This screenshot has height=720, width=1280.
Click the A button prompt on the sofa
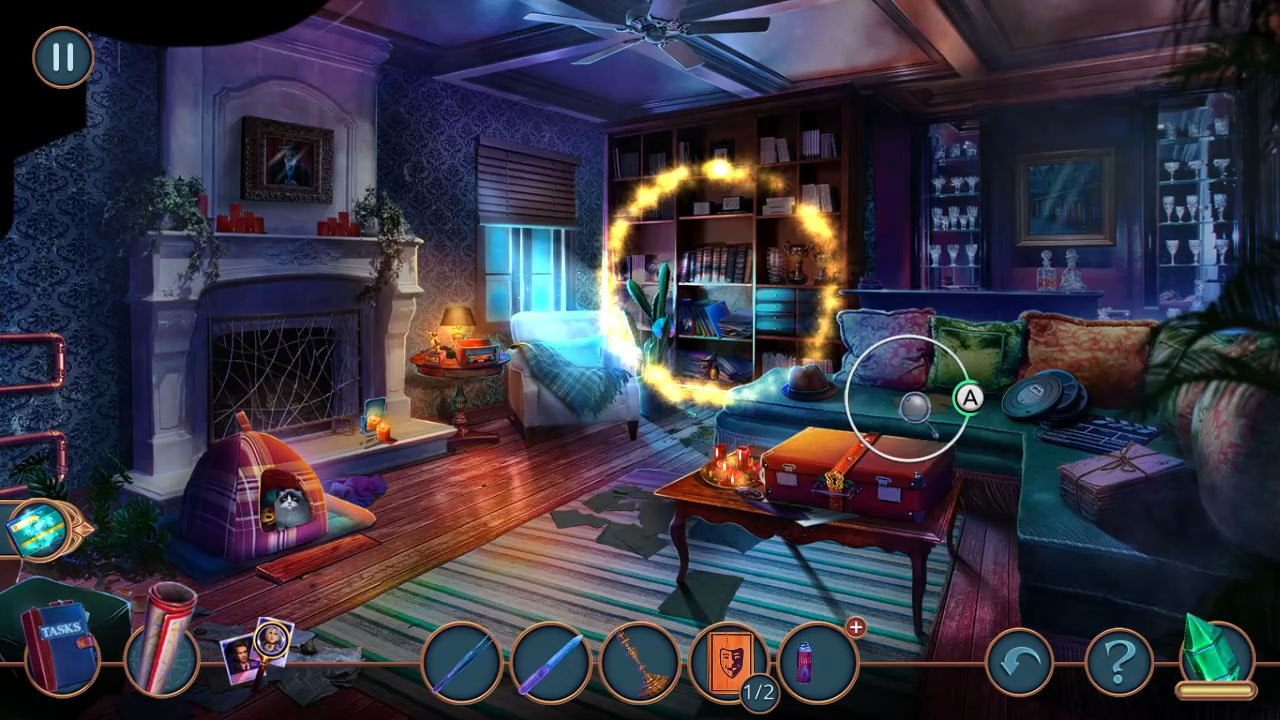pyautogui.click(x=971, y=396)
